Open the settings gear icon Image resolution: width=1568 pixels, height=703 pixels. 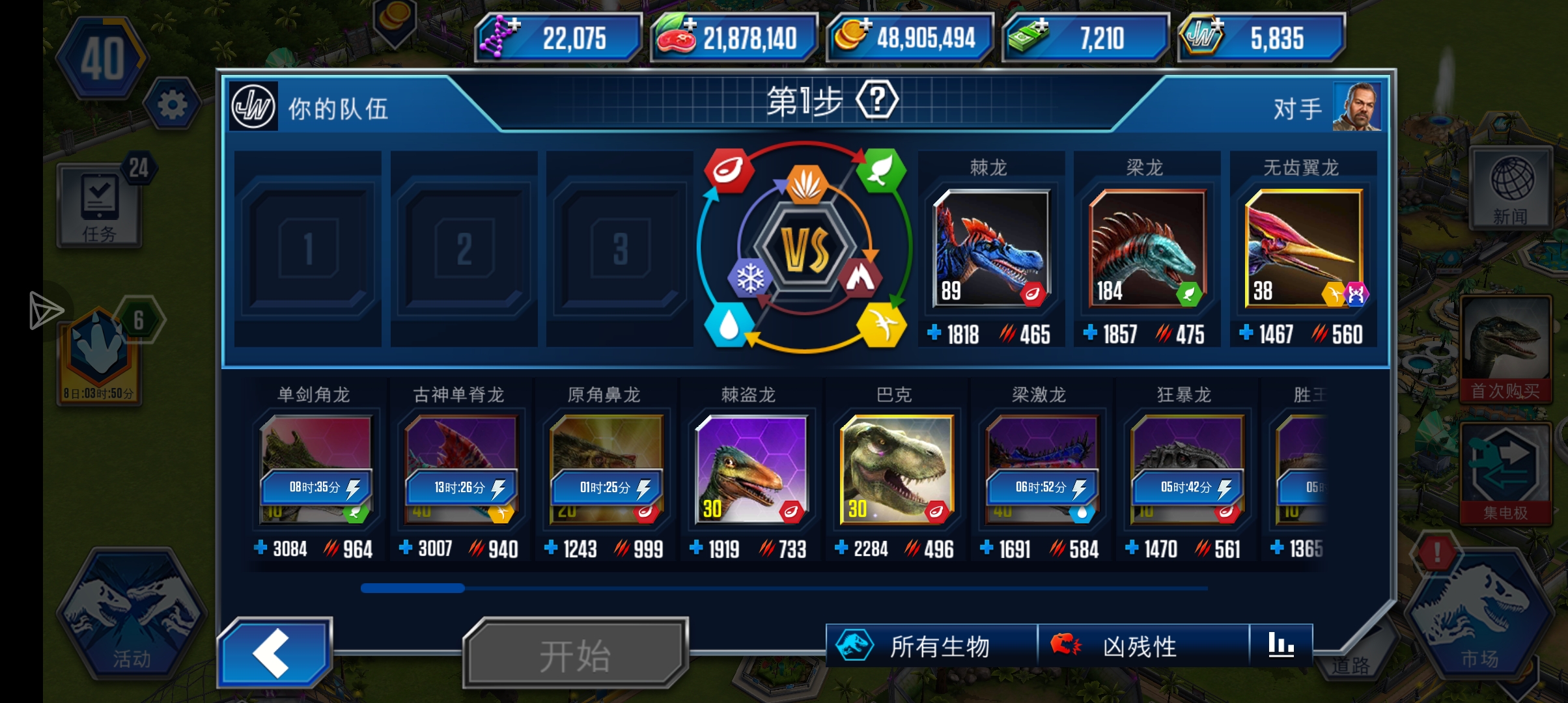[171, 103]
